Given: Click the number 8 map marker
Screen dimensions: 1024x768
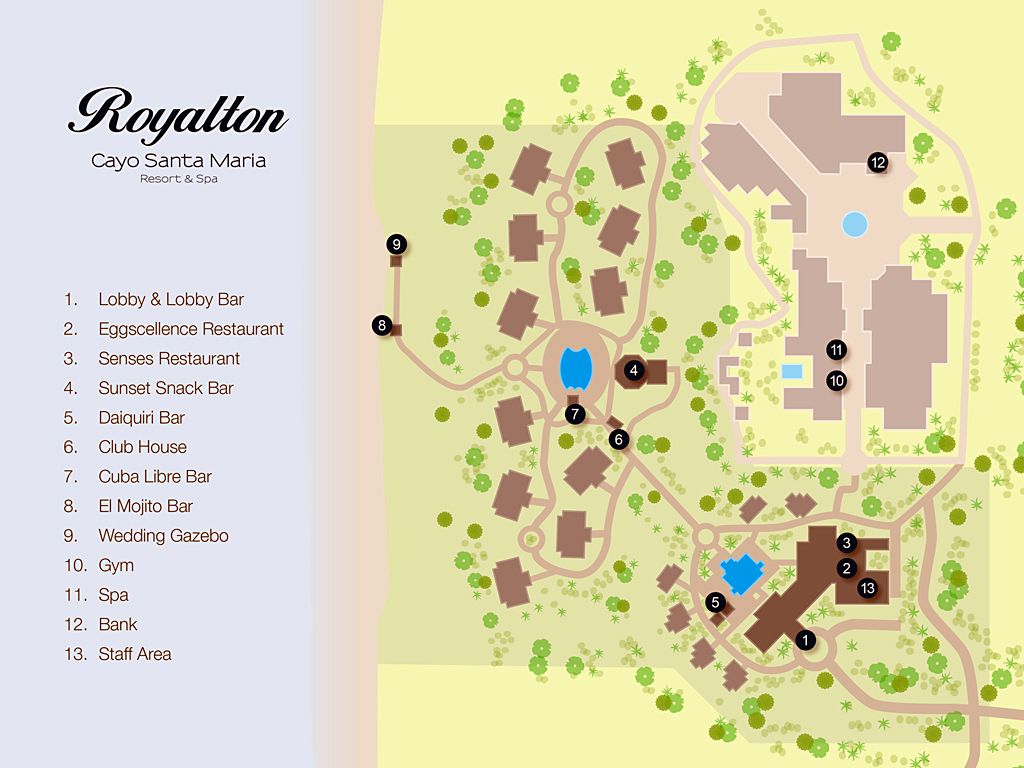Looking at the screenshot, I should [x=381, y=324].
